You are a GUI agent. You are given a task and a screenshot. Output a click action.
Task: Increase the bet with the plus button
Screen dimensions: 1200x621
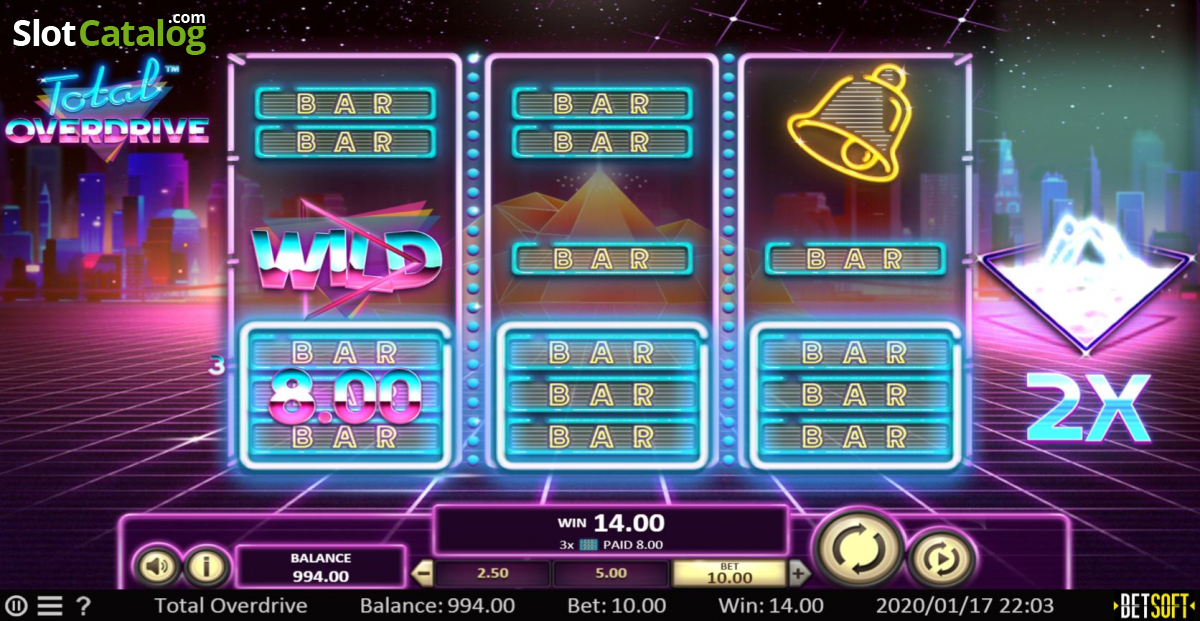point(798,574)
